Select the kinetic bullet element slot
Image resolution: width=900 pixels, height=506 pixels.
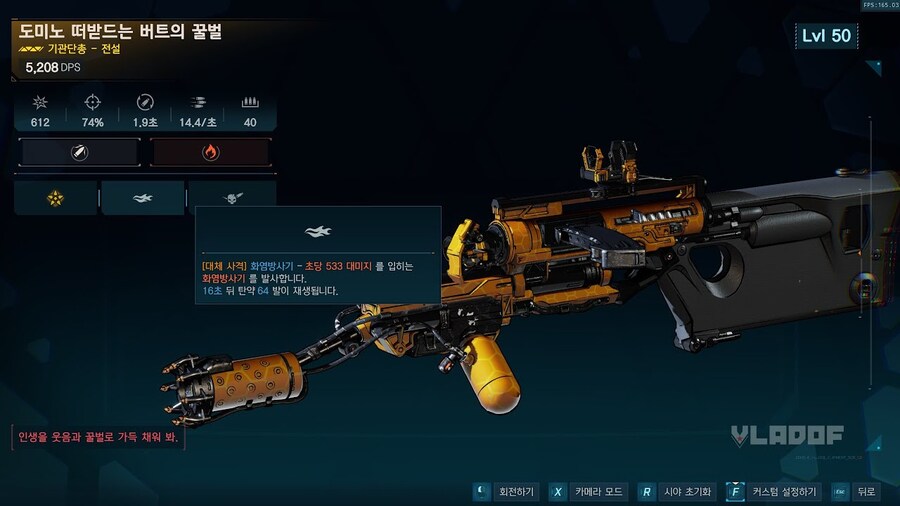click(x=80, y=153)
